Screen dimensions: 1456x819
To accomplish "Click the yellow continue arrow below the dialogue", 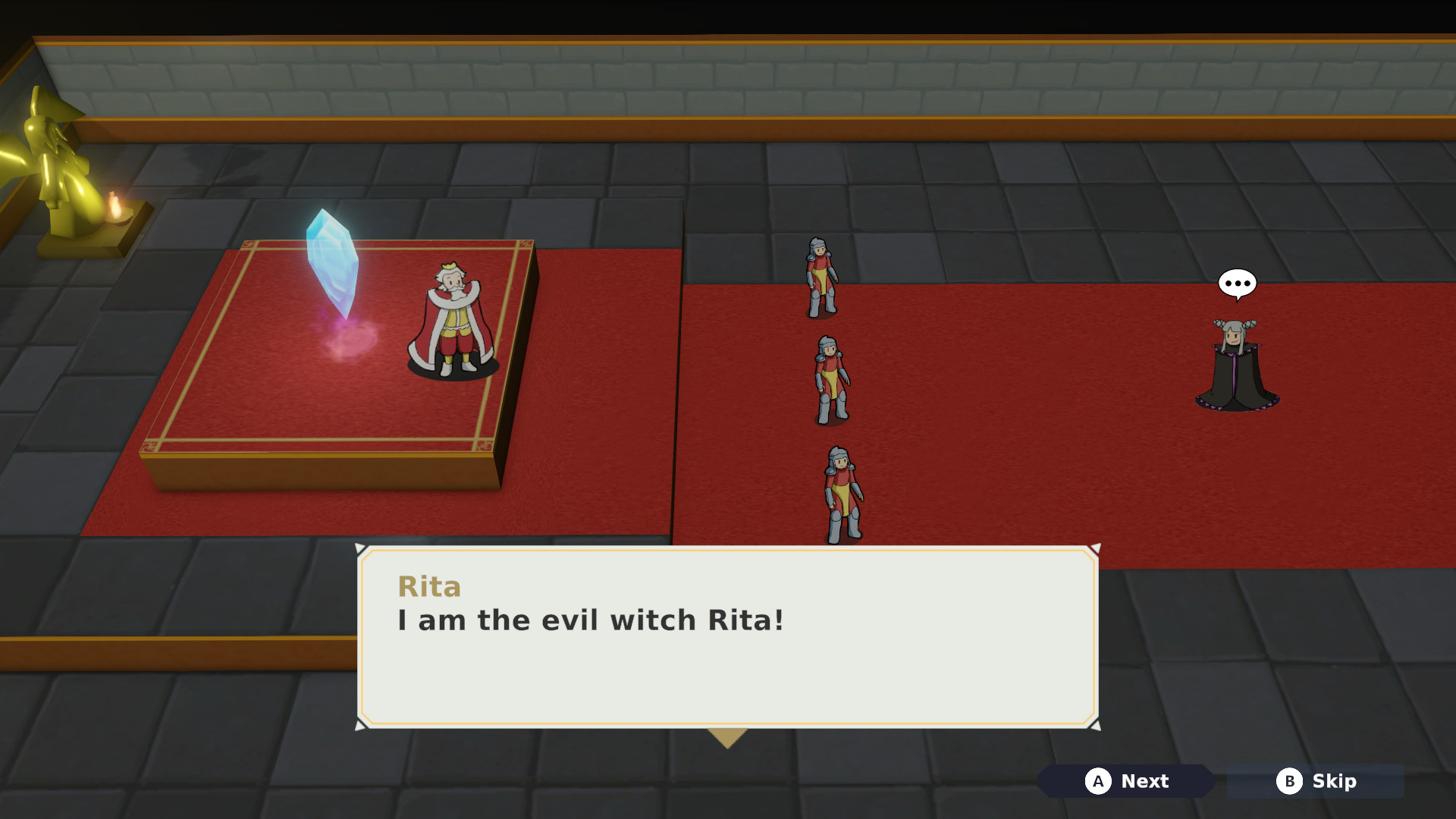I will pyautogui.click(x=728, y=736).
